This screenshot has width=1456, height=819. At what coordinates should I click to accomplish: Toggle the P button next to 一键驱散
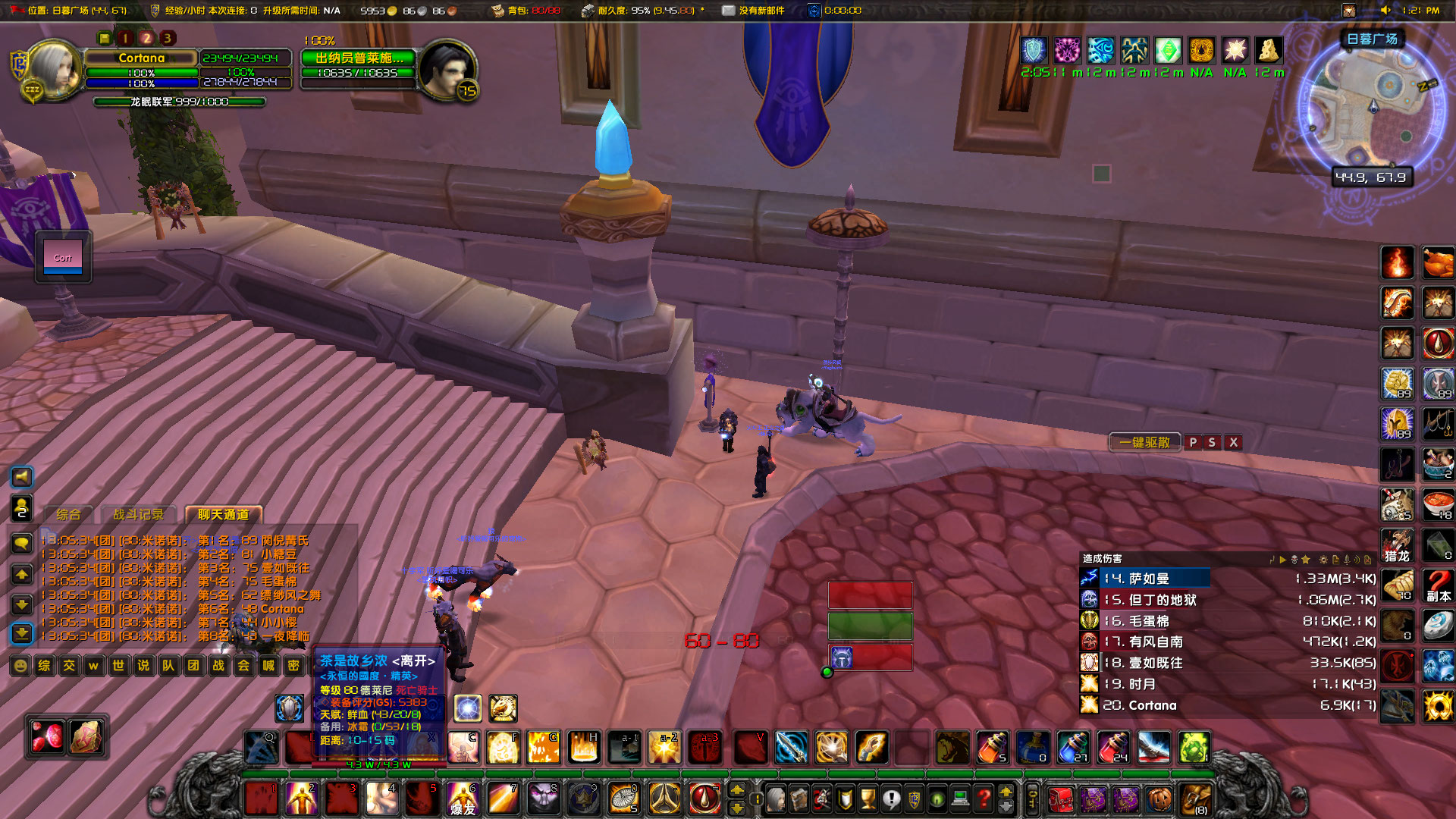pyautogui.click(x=1193, y=442)
